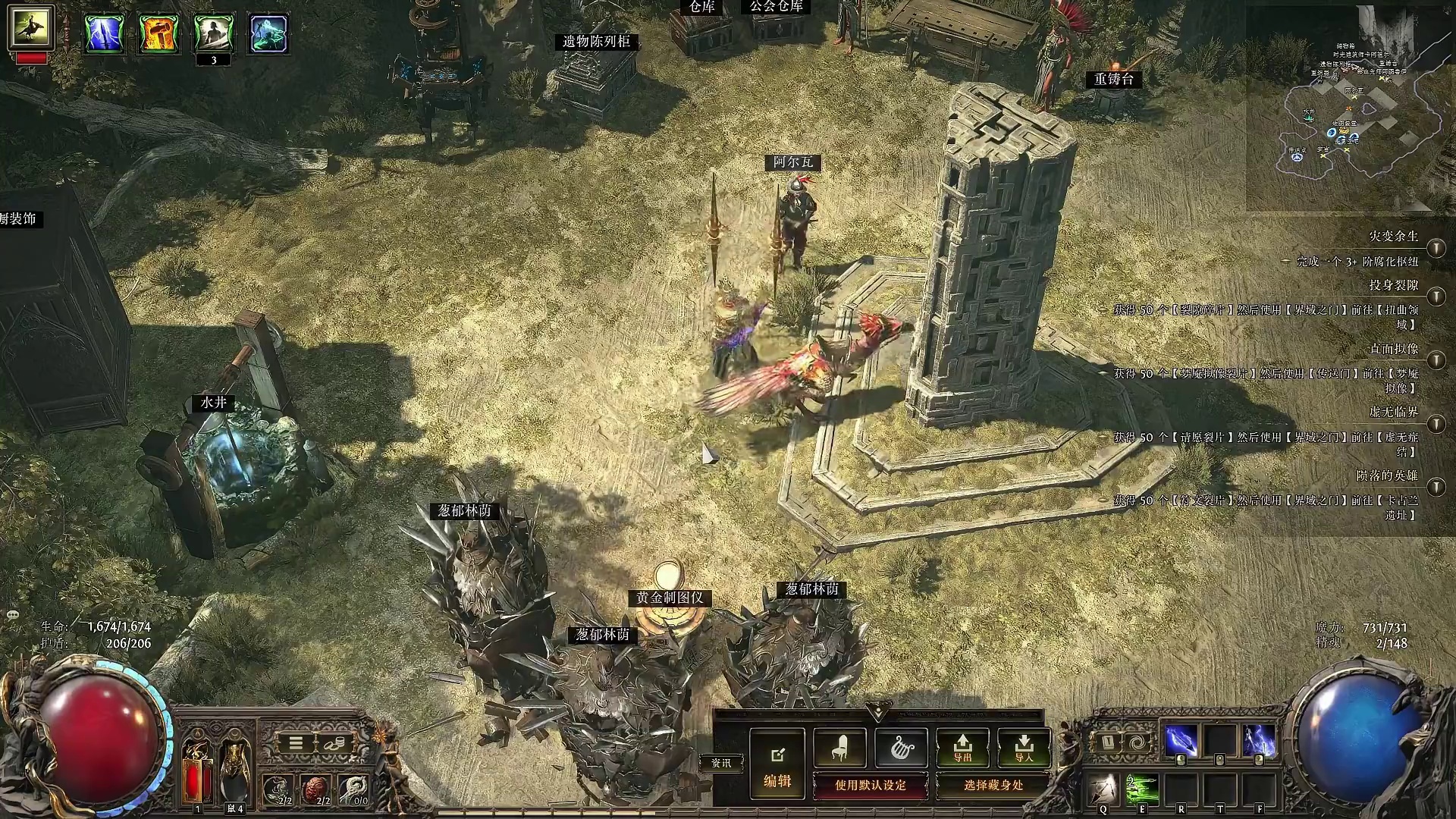The image size is (1456, 819).
Task: Activate the green arrow skill on E
Action: pyautogui.click(x=1142, y=790)
